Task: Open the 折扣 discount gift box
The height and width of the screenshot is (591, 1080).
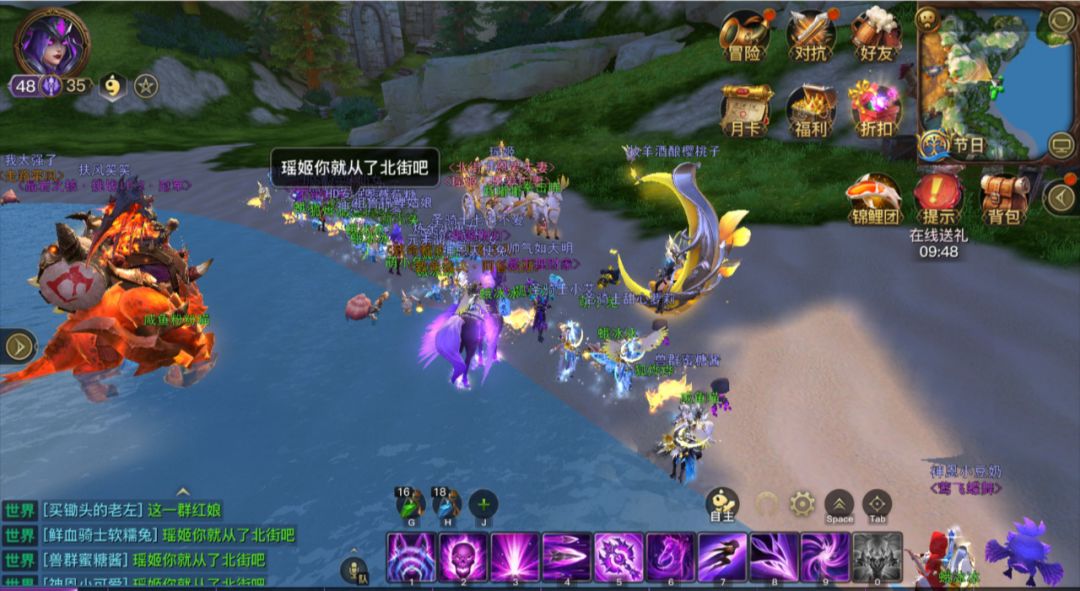Action: pyautogui.click(x=875, y=107)
